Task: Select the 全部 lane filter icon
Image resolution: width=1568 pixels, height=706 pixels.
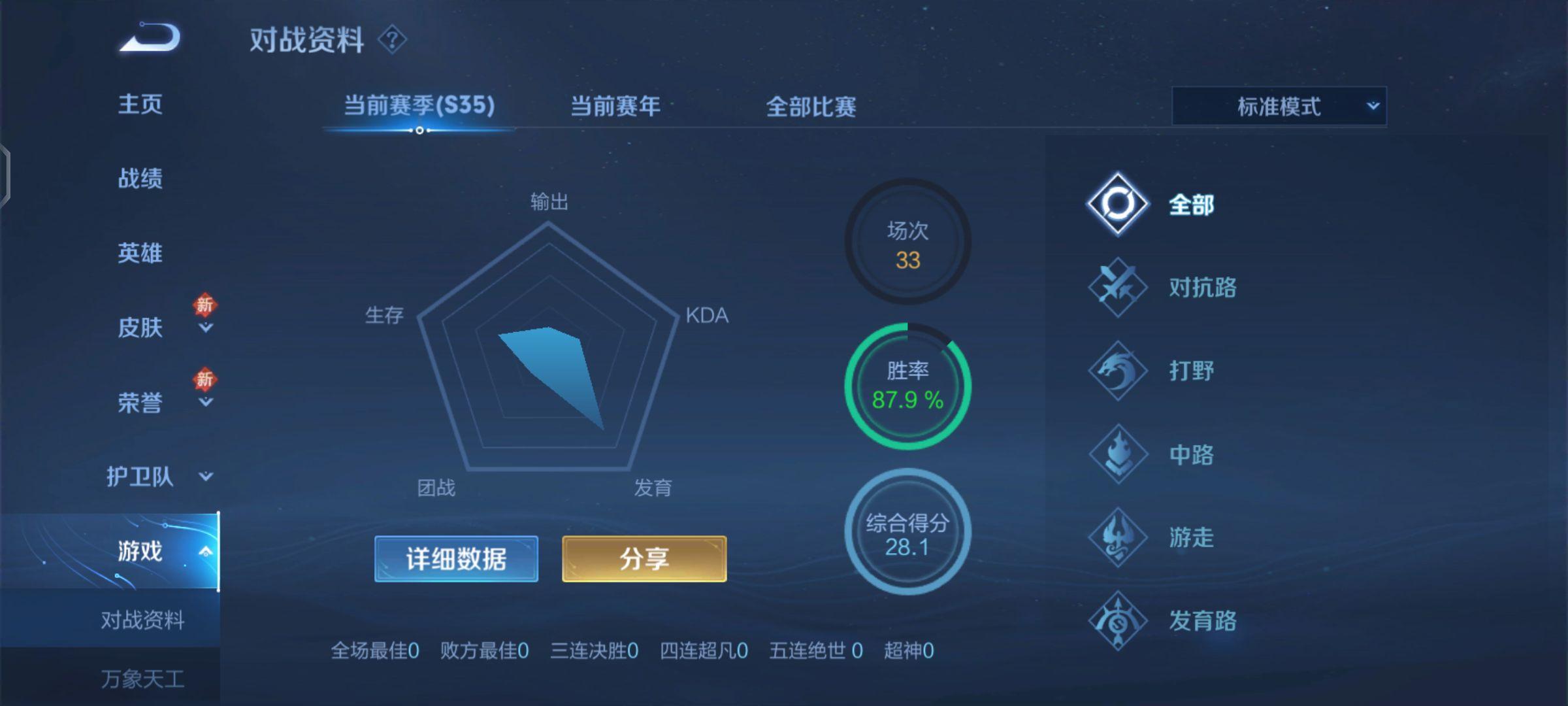Action: (x=1116, y=203)
